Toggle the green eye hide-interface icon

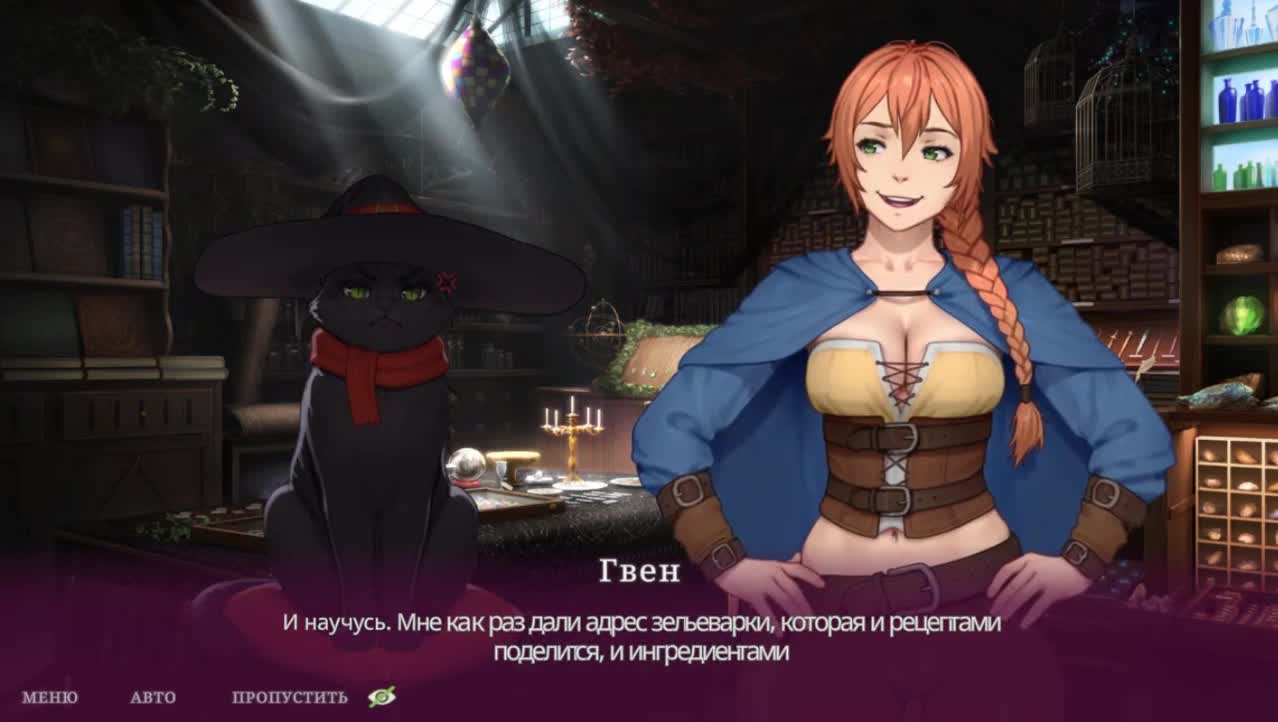[x=381, y=697]
